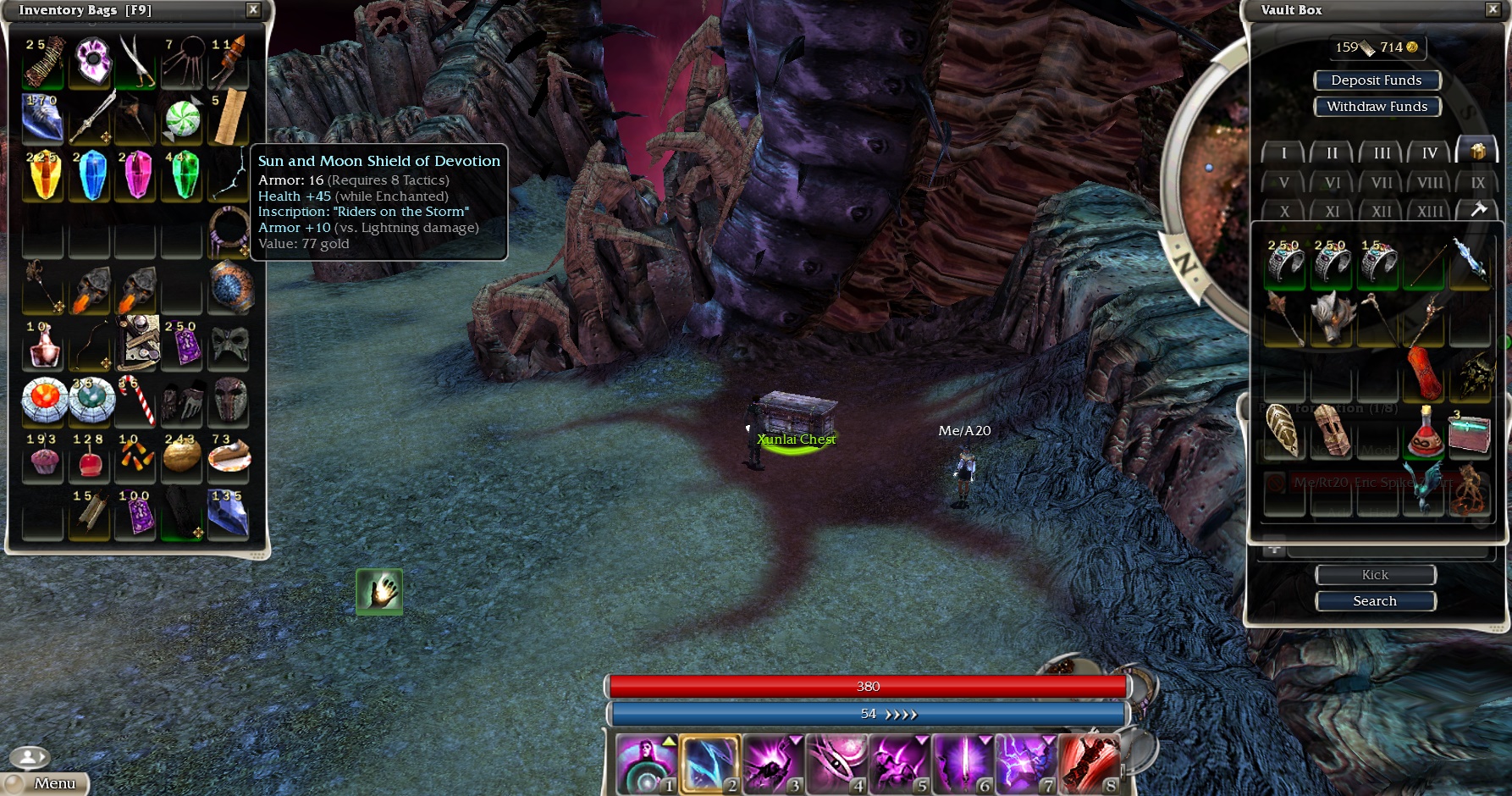Click the Withdraw Funds button
The image size is (1512, 796).
click(1377, 107)
